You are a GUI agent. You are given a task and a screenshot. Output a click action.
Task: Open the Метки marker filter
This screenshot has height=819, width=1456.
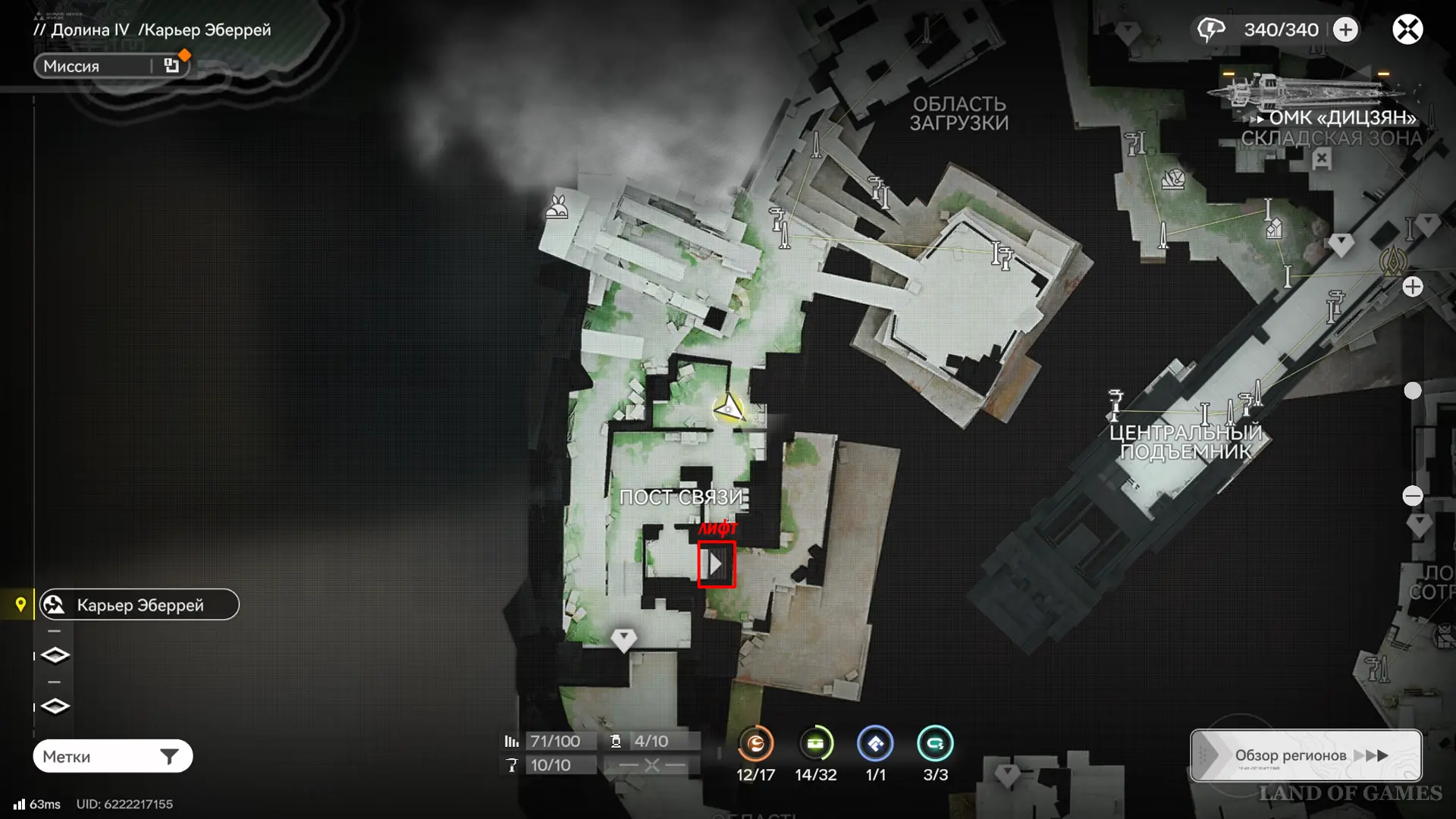coord(112,756)
